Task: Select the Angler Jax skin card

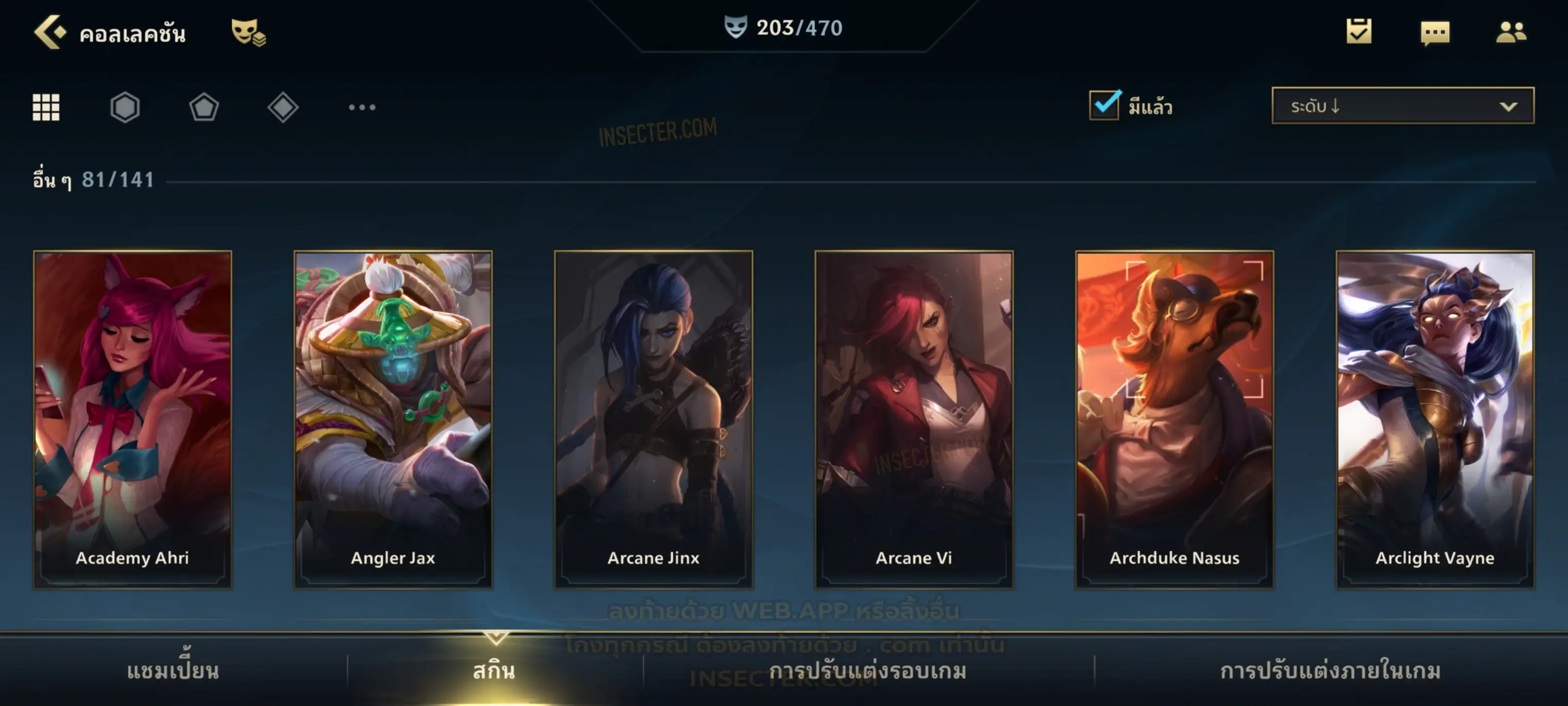Action: [393, 419]
